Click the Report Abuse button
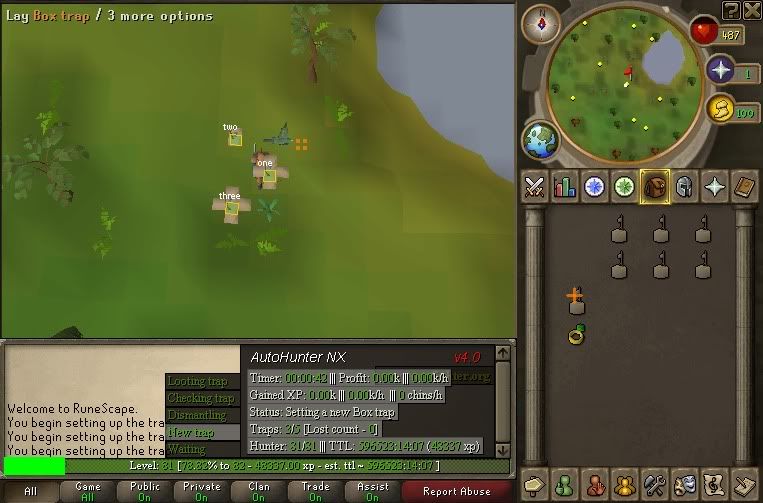Viewport: 763px width, 503px height. point(457,491)
